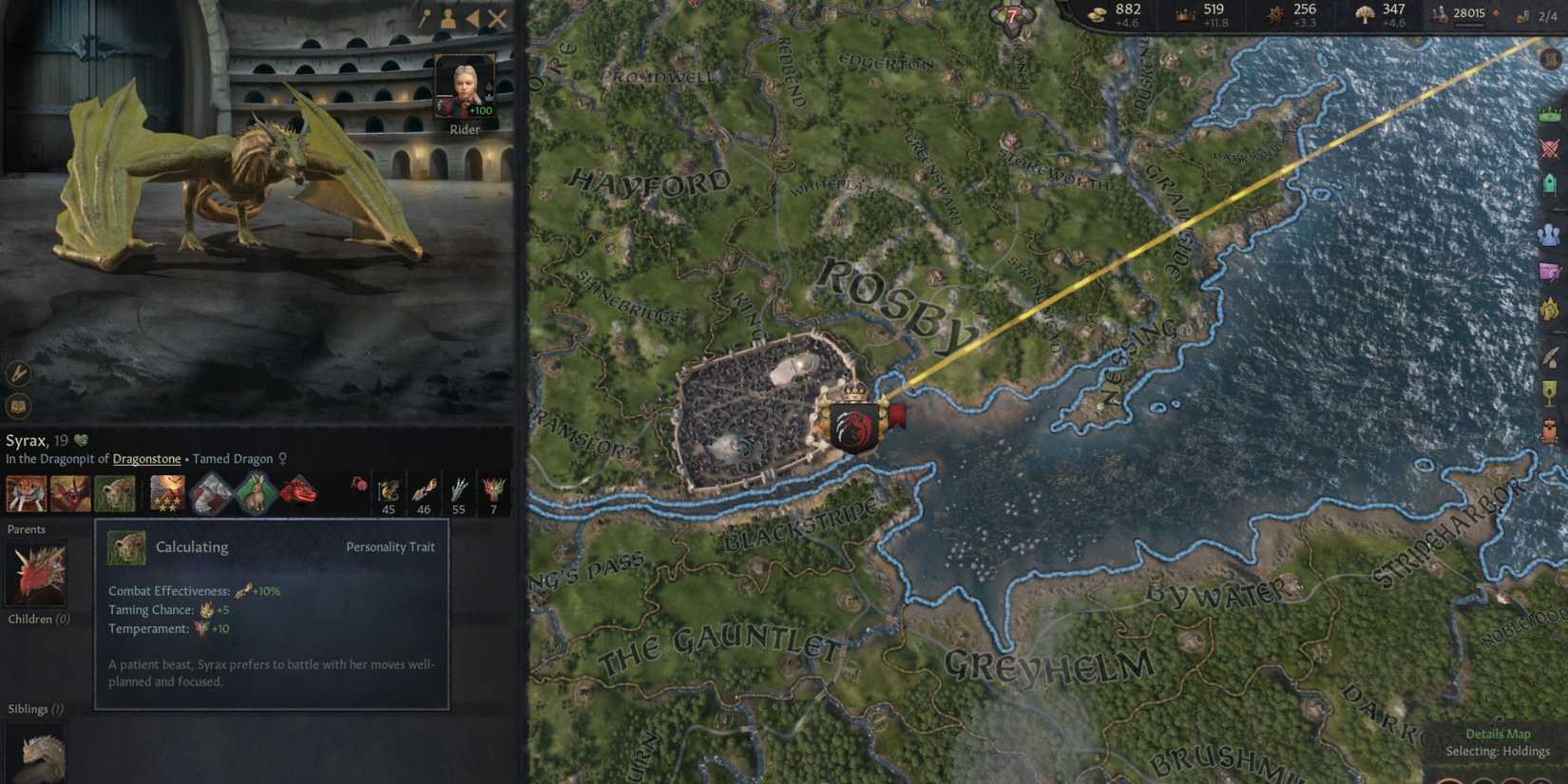The image size is (1568, 784).
Task: View the Rider character portrait with +100
Action: tap(465, 86)
